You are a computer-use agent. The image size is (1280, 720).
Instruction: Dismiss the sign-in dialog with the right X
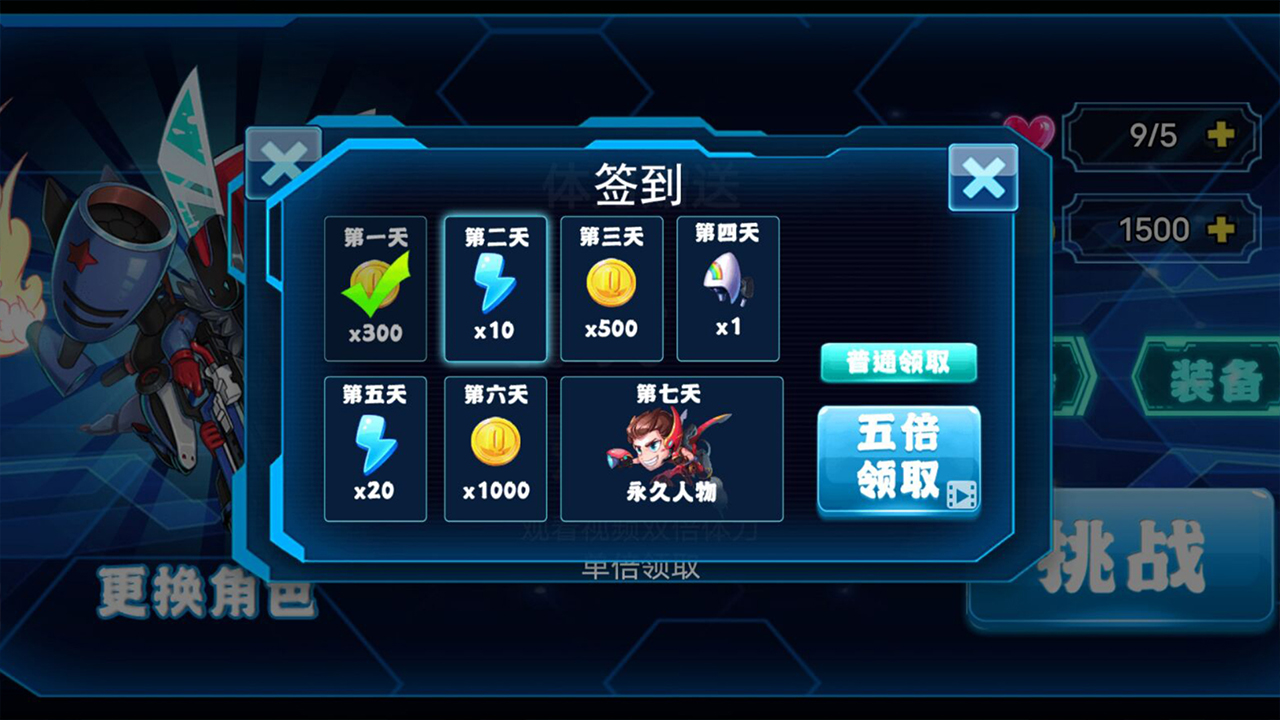(x=983, y=178)
